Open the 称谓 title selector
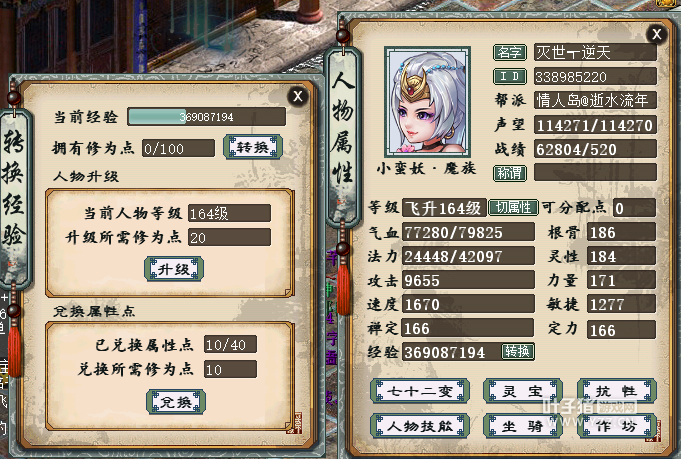This screenshot has width=681, height=459. coord(510,172)
